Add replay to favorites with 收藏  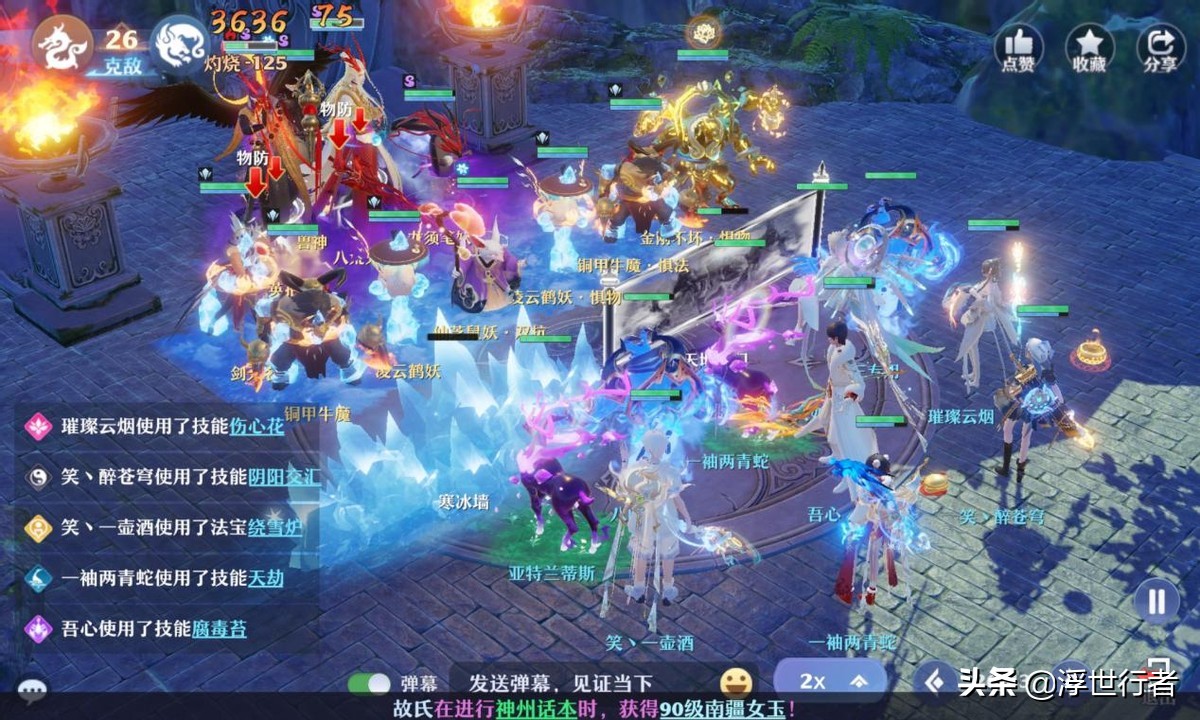1089,47
